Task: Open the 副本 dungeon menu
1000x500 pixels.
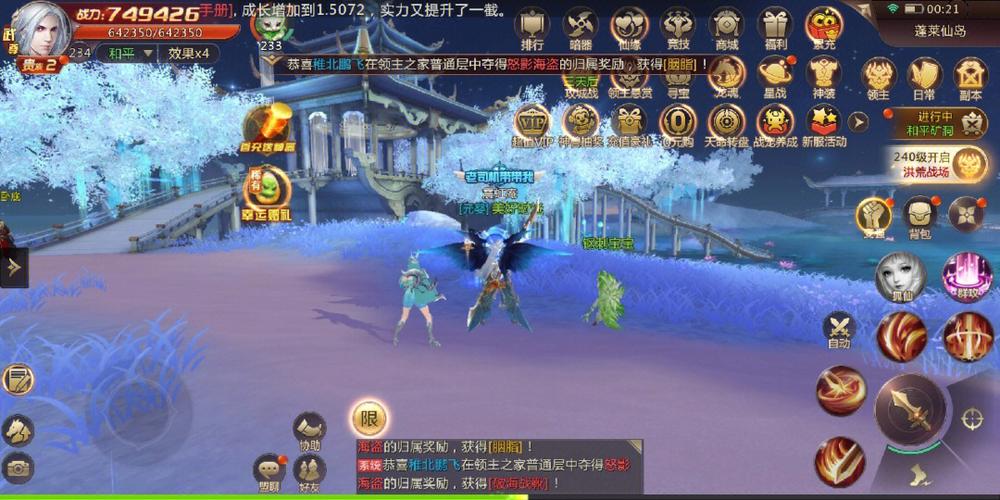Action: click(x=970, y=77)
